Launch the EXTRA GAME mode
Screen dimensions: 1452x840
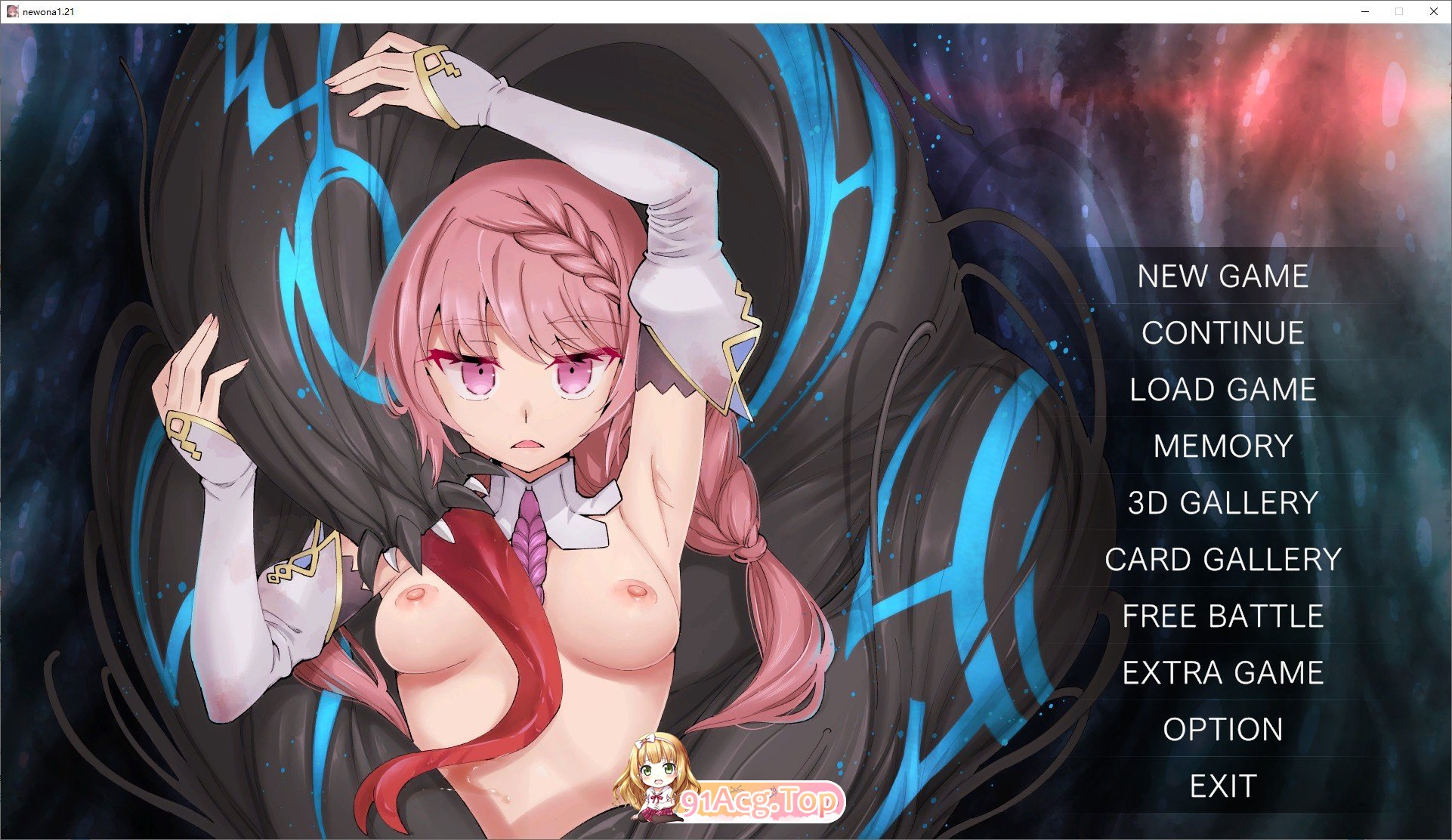(x=1223, y=672)
